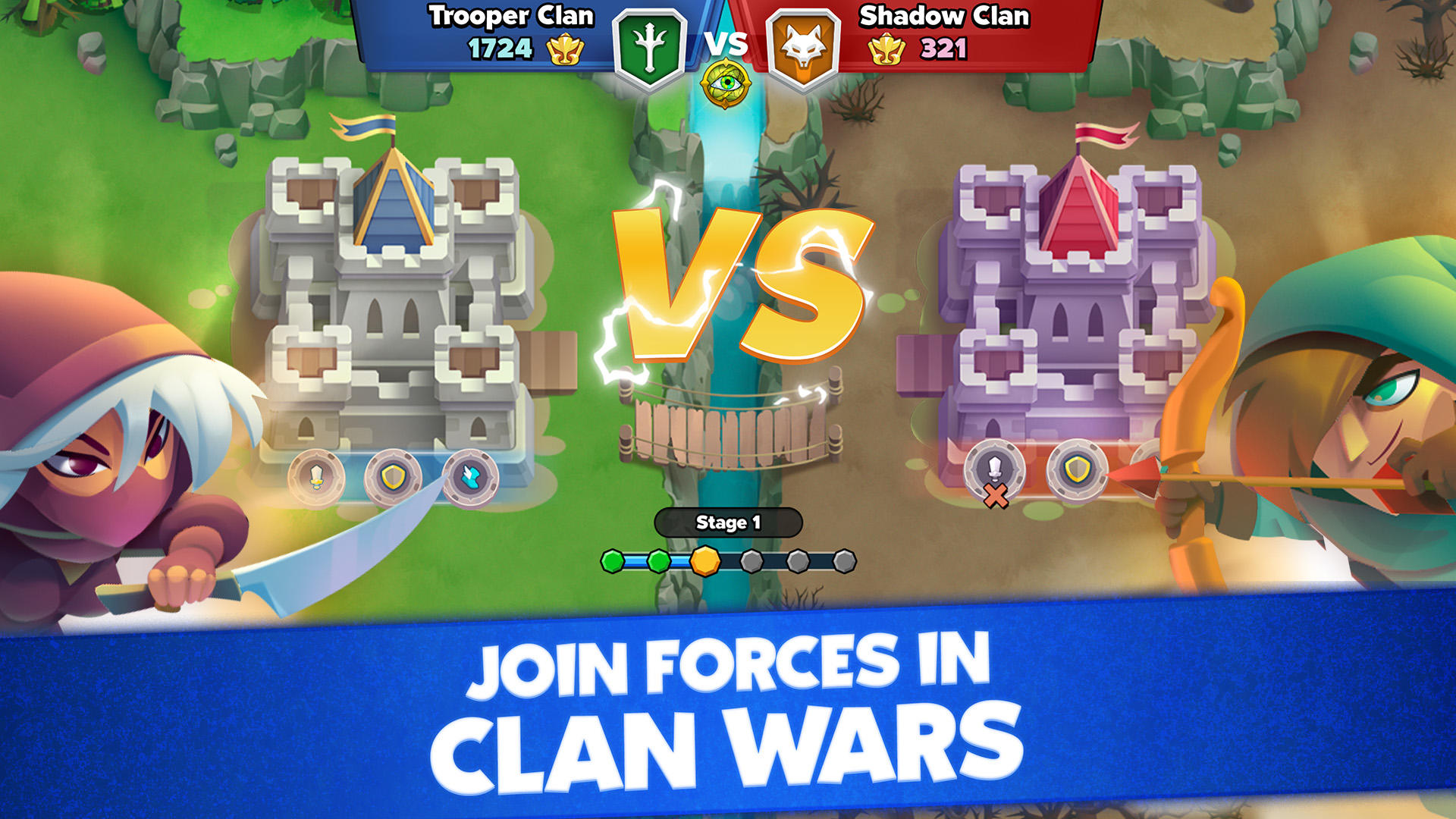
Task: Toggle the crossed-out sword slot on Shadow base
Action: [993, 472]
